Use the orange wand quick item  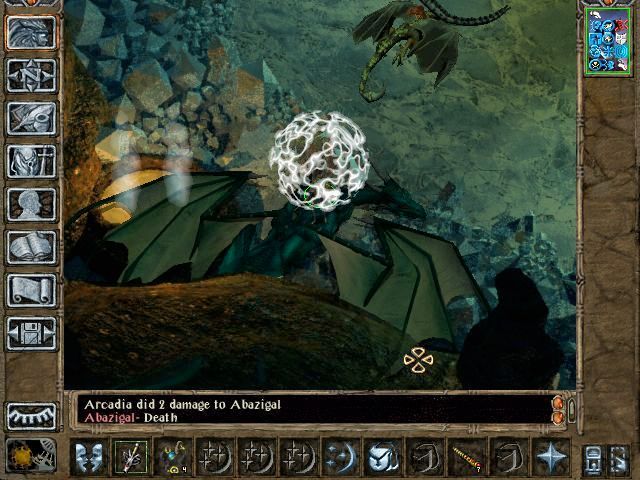(x=467, y=457)
